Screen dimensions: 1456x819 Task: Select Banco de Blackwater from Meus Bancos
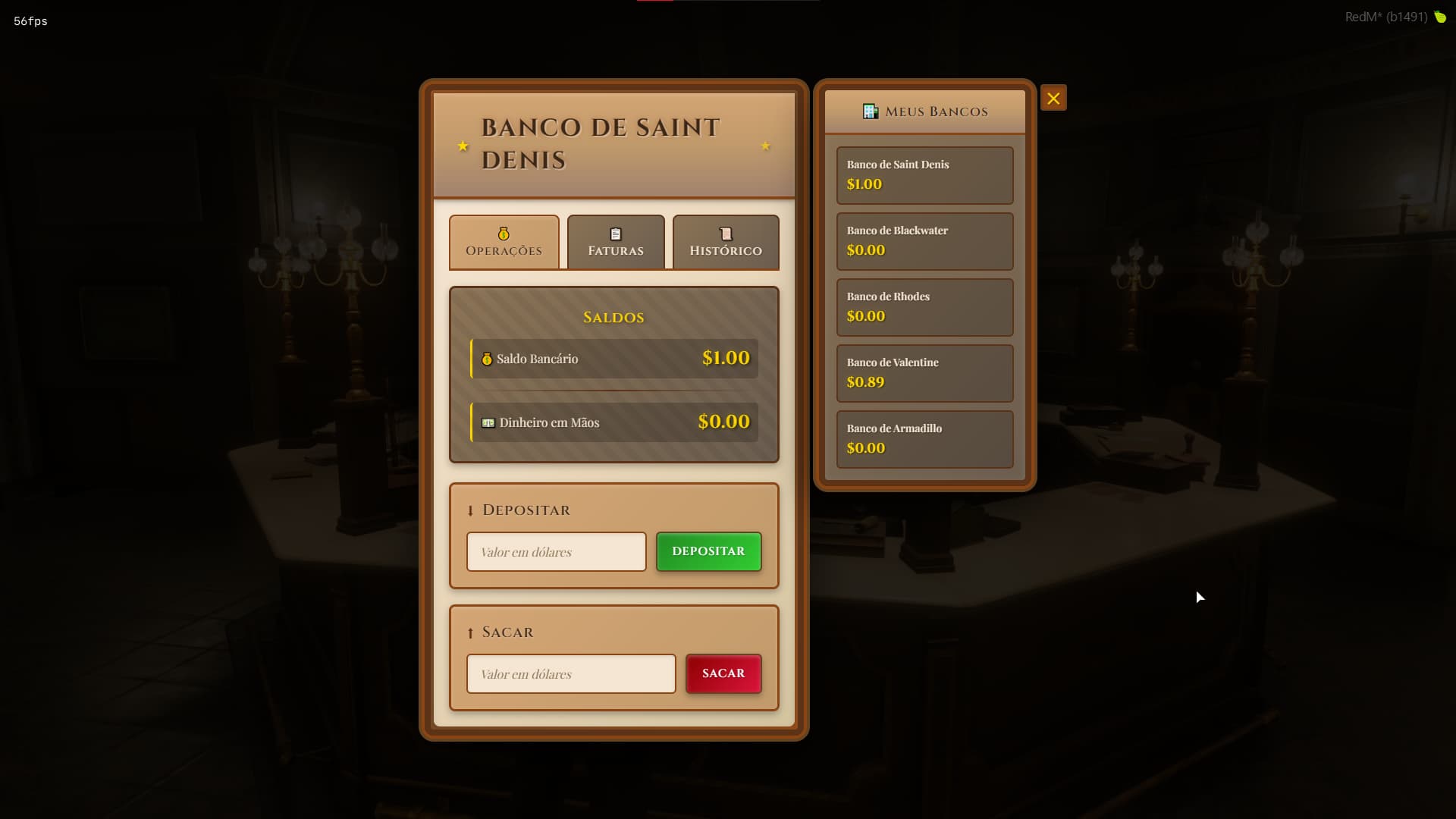tap(924, 241)
